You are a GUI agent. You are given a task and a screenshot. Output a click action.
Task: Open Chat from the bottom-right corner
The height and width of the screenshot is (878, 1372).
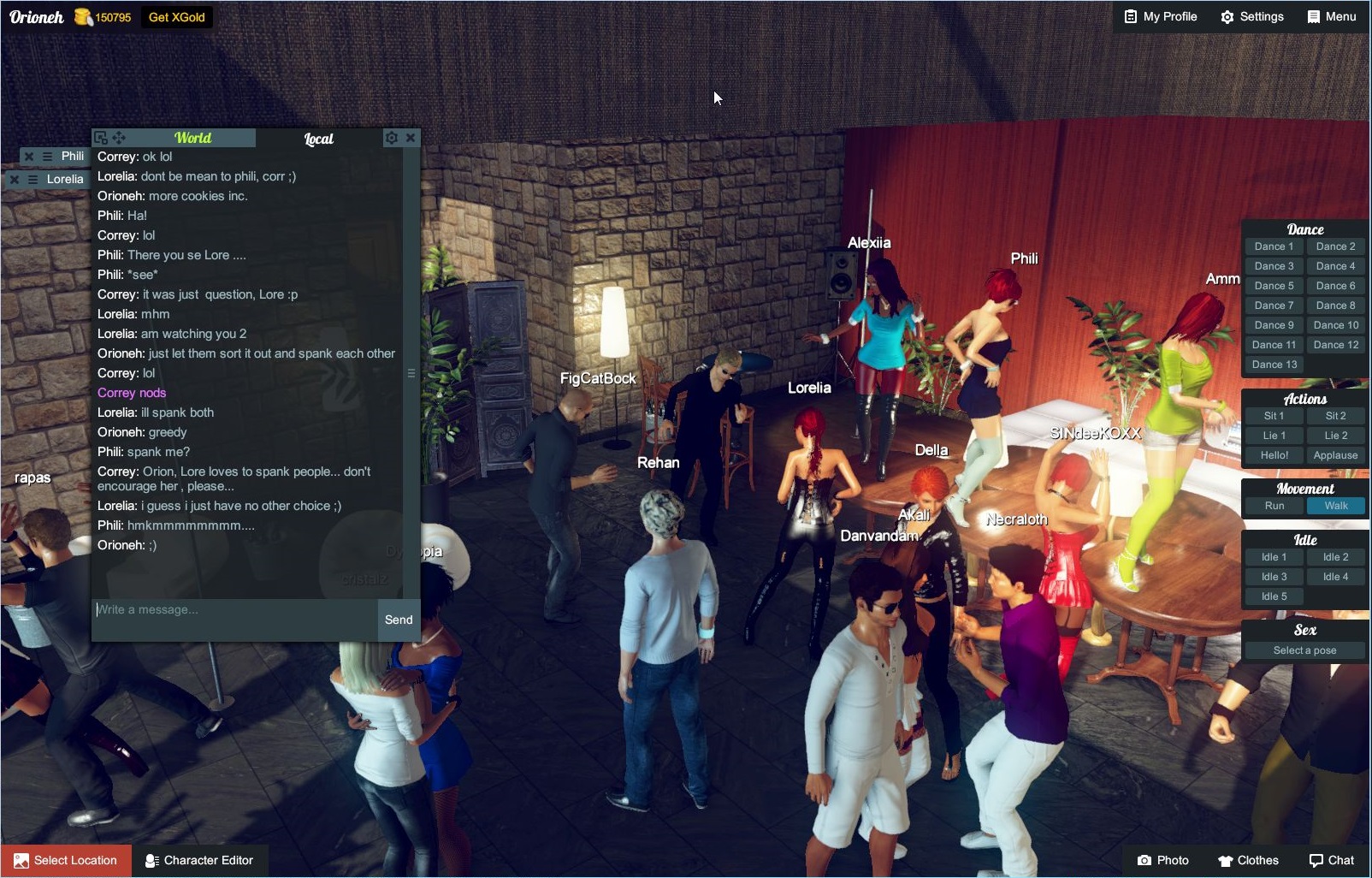point(1332,860)
